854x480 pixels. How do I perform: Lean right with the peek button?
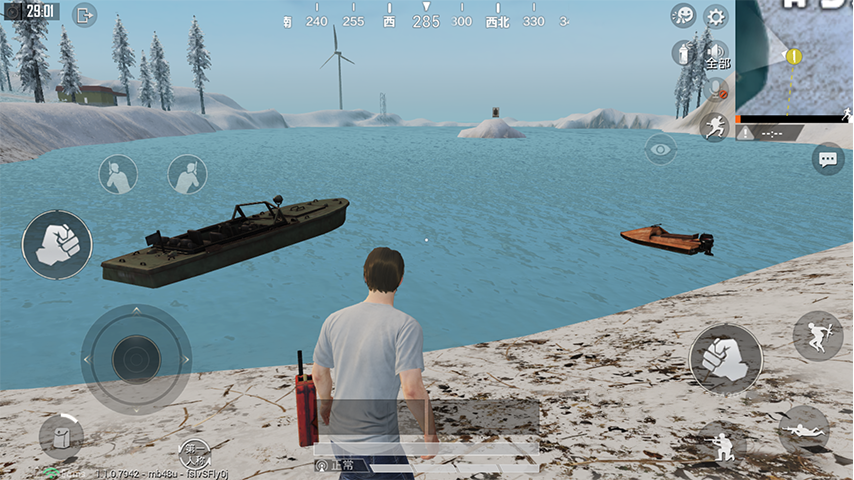[187, 175]
